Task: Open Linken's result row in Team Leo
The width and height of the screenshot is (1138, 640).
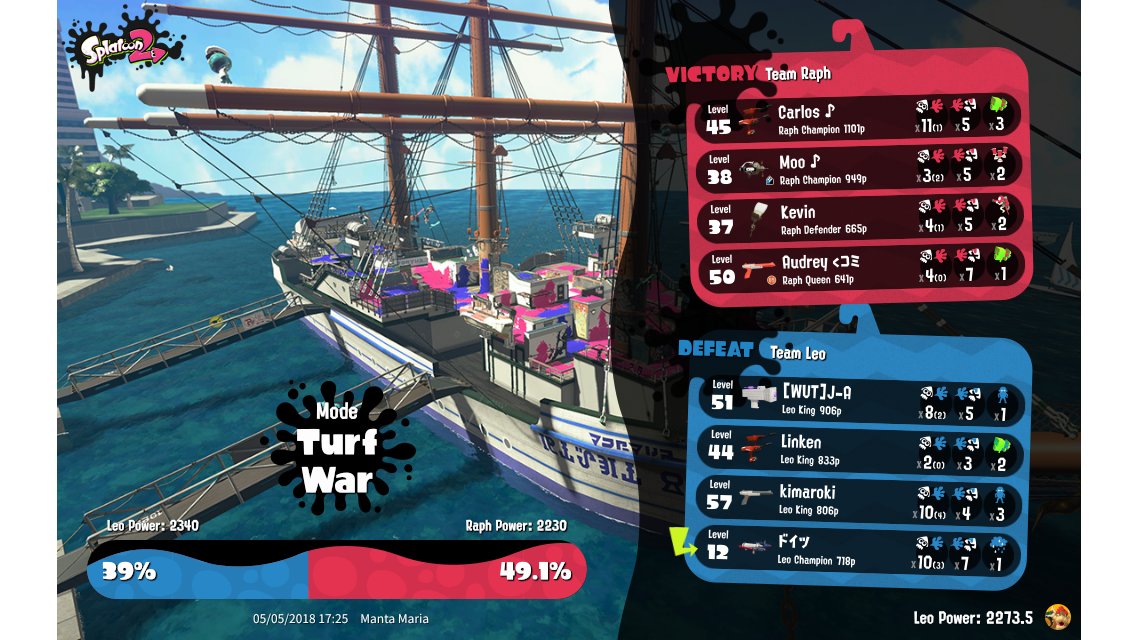Action: coord(860,449)
